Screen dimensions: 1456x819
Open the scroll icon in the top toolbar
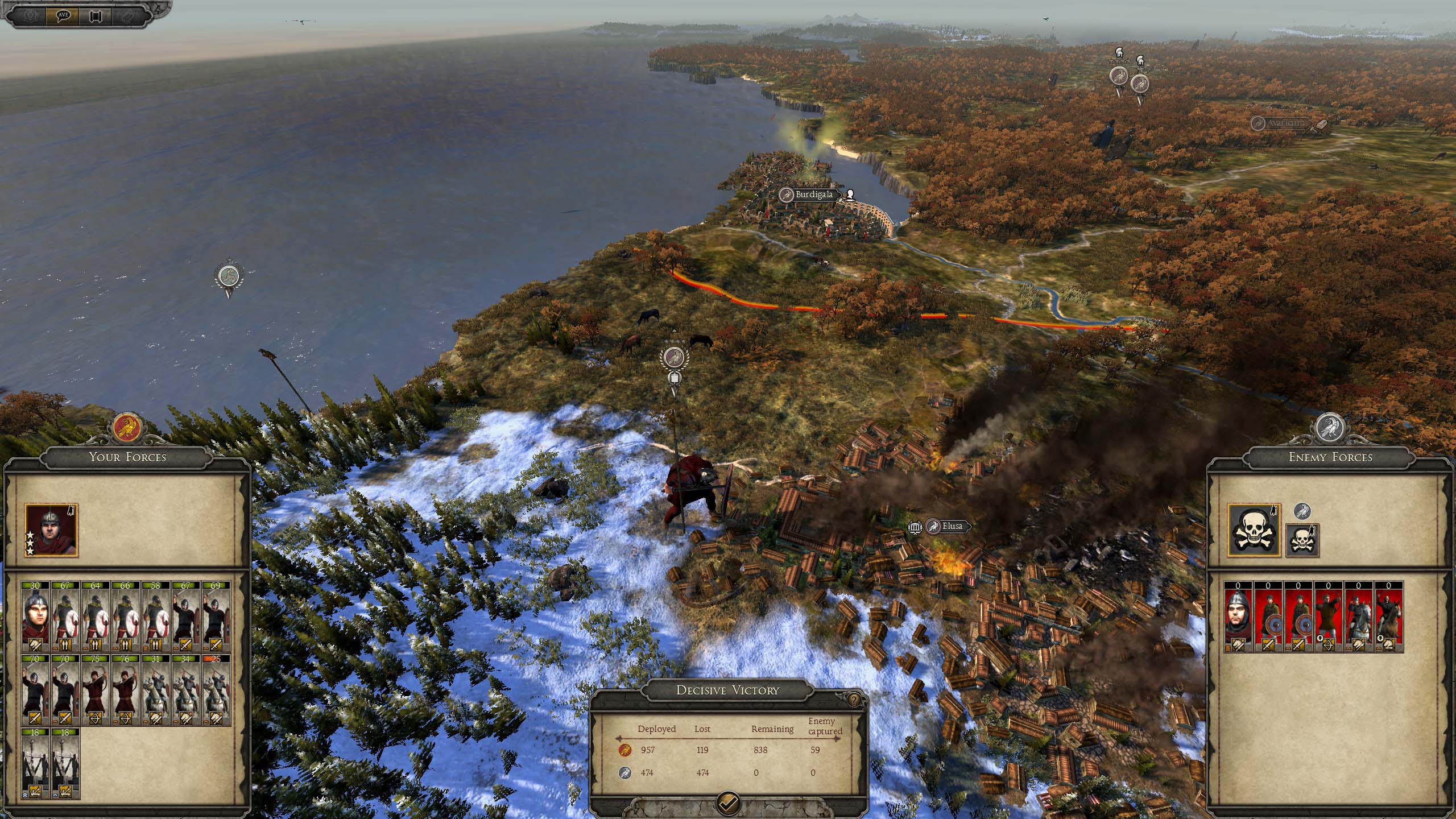click(96, 15)
